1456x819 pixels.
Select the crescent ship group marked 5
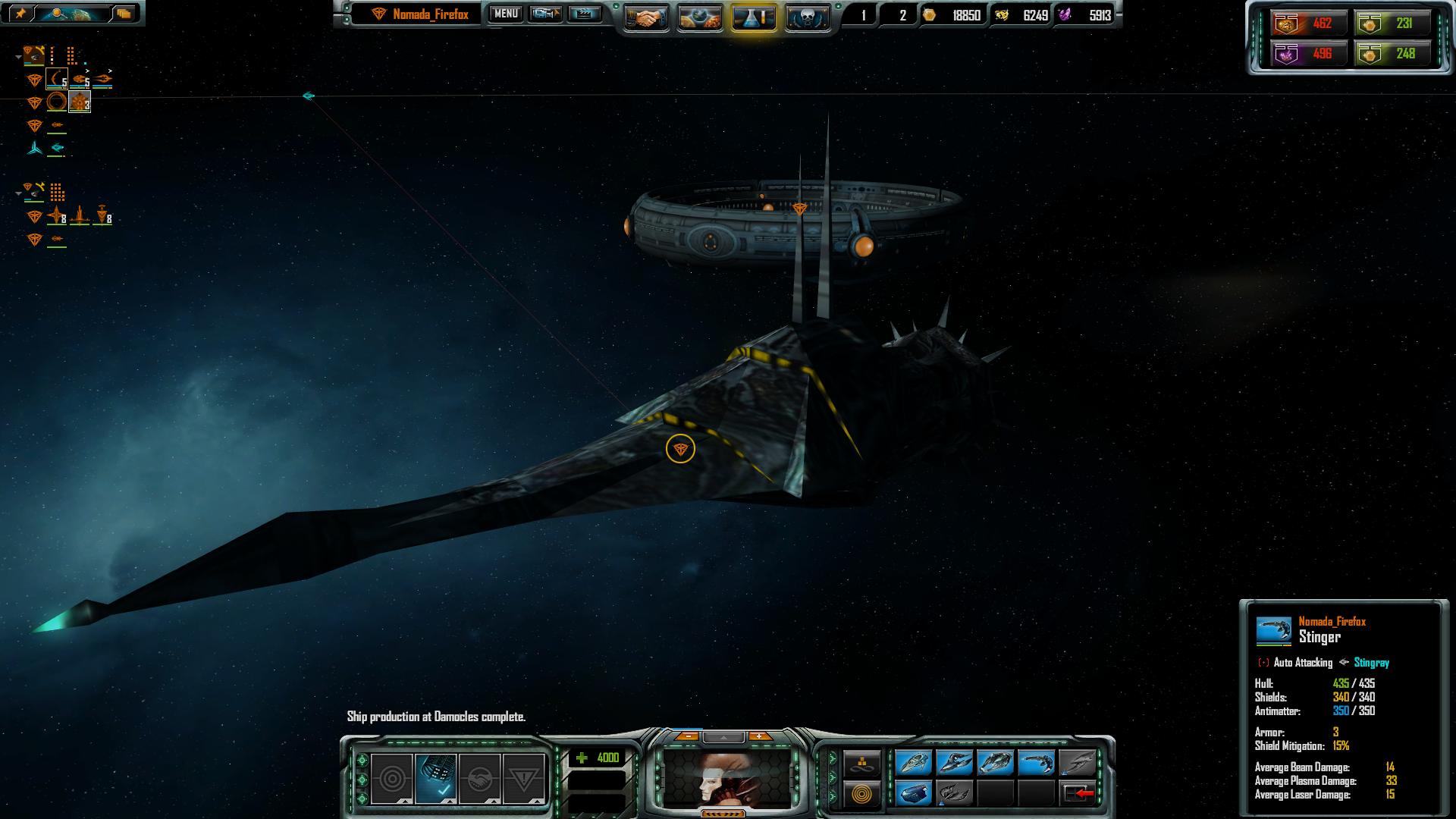[57, 79]
